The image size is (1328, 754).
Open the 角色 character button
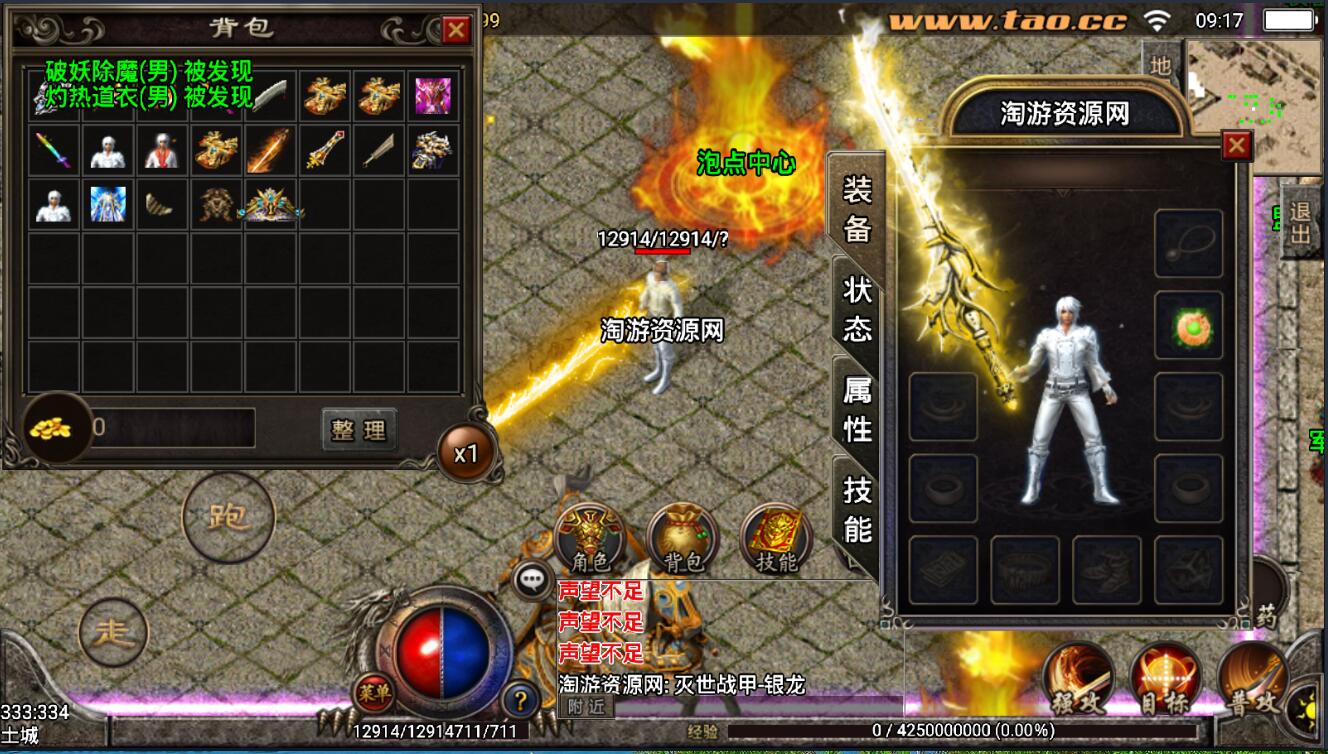point(589,538)
